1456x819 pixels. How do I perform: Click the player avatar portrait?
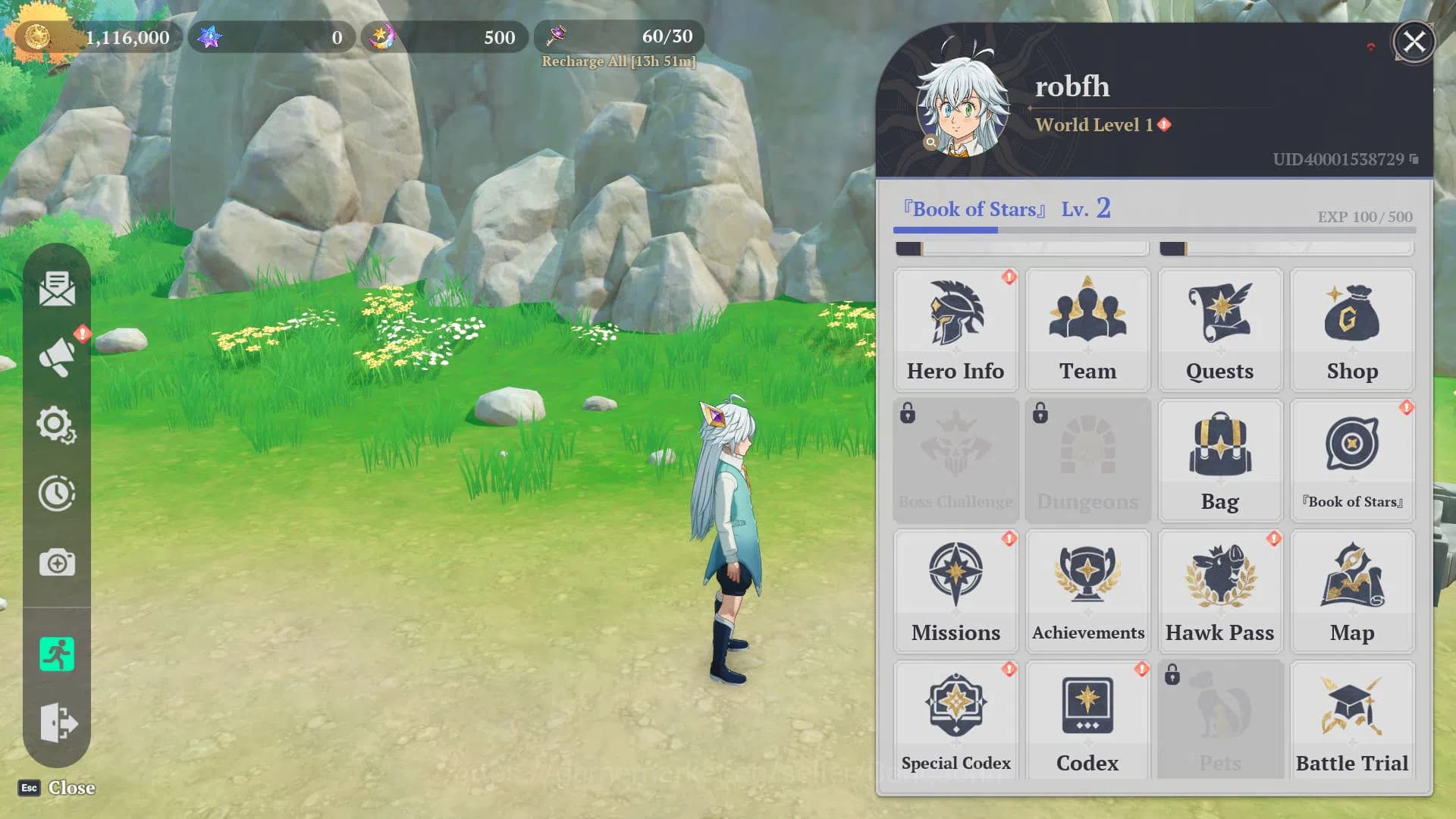tap(962, 108)
